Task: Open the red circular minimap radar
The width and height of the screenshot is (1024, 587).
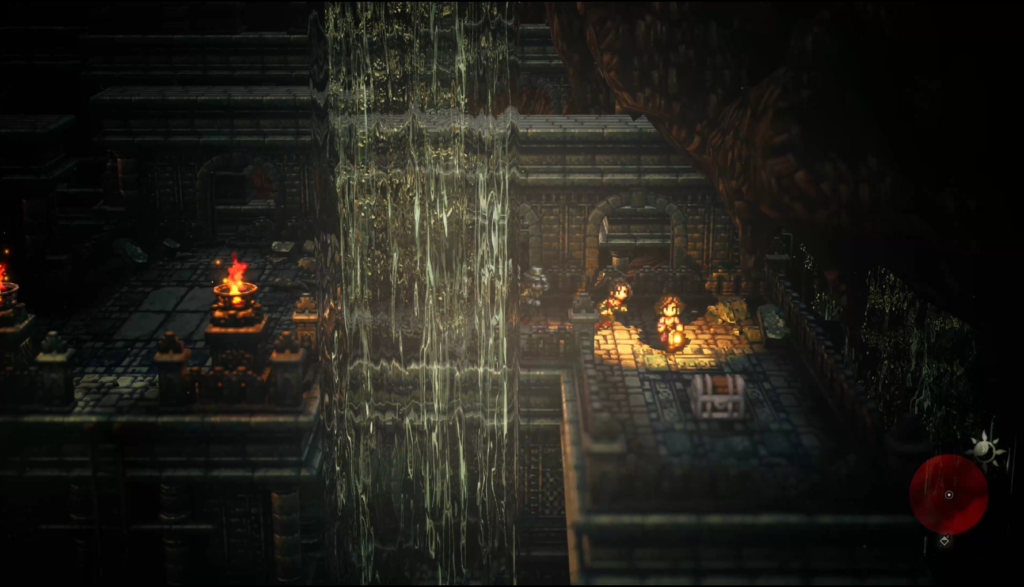Action: [948, 494]
